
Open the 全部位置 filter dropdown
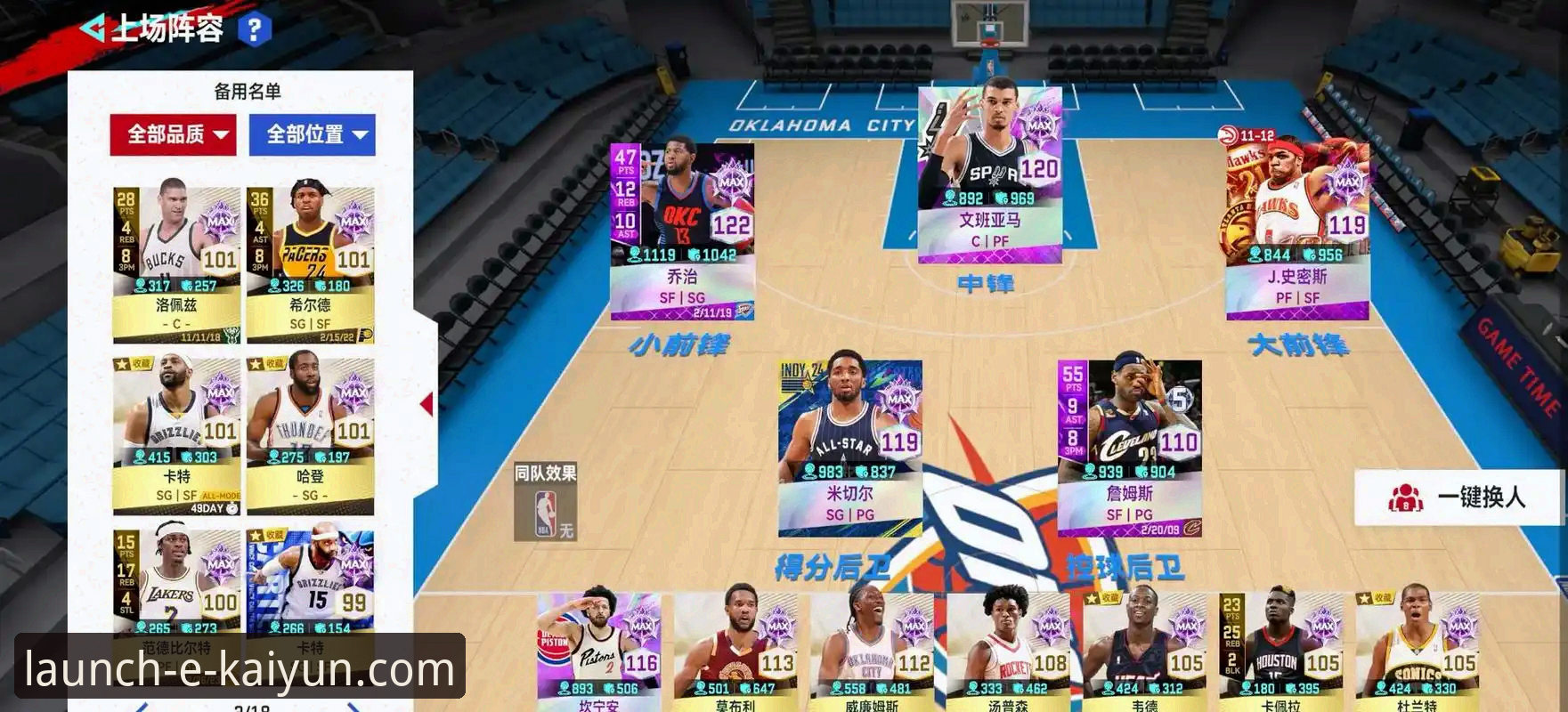(x=313, y=133)
